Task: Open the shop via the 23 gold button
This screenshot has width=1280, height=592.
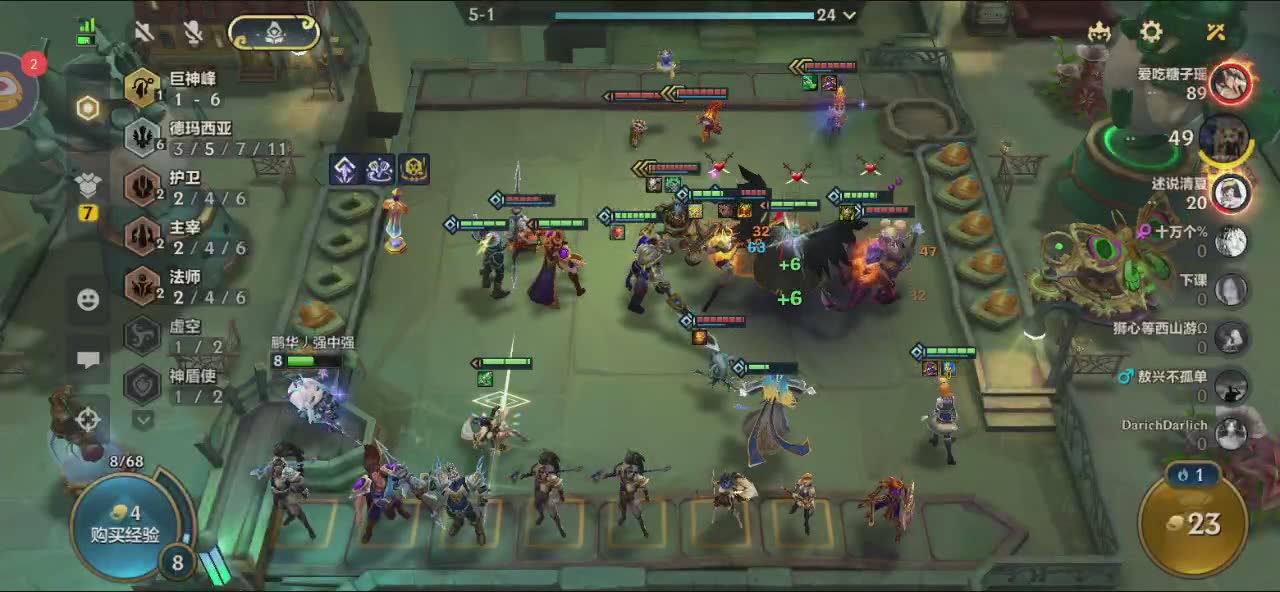Action: [1193, 523]
